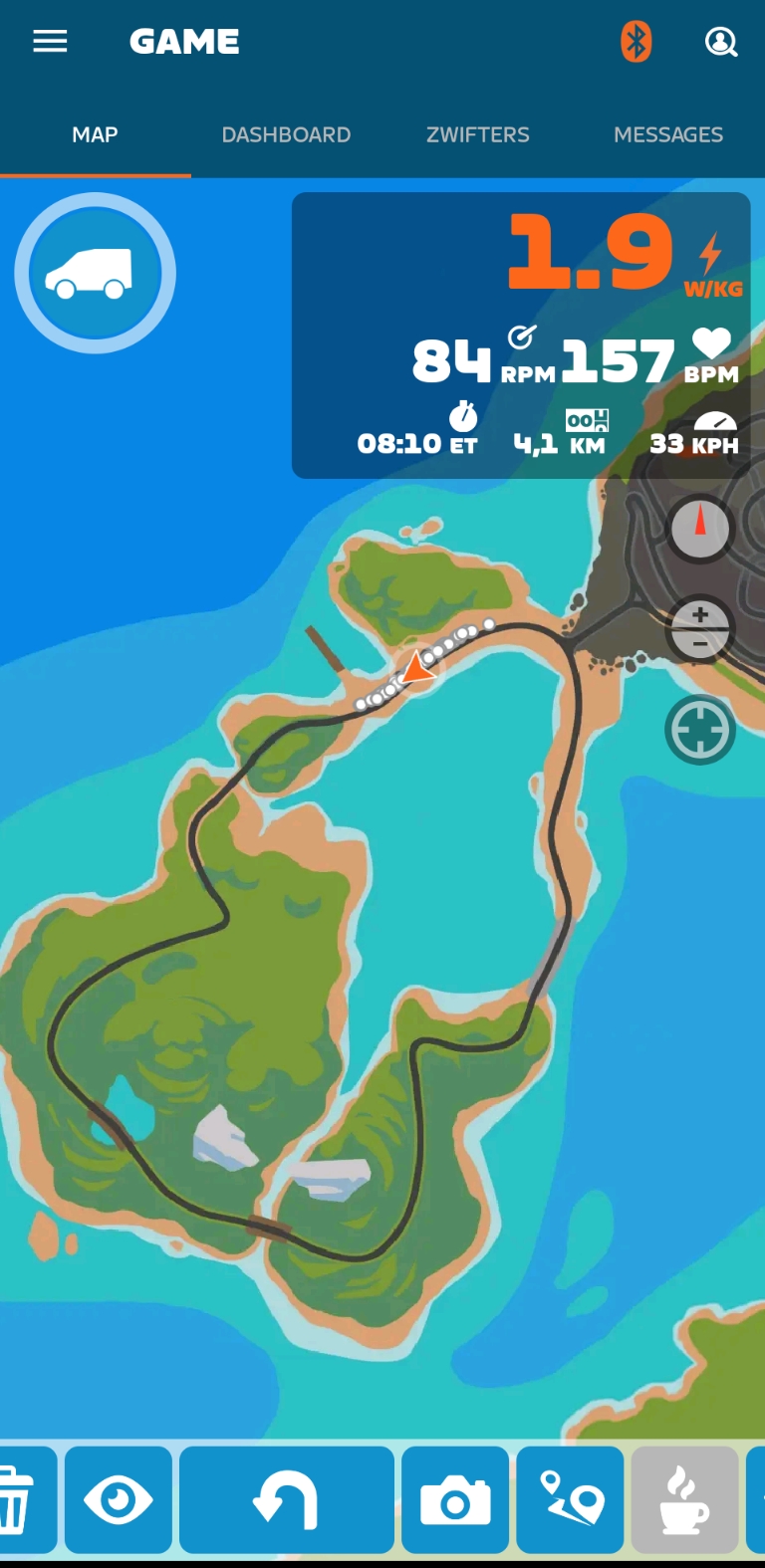Tap the trash can button
This screenshot has width=765, height=1568.
(x=18, y=1499)
